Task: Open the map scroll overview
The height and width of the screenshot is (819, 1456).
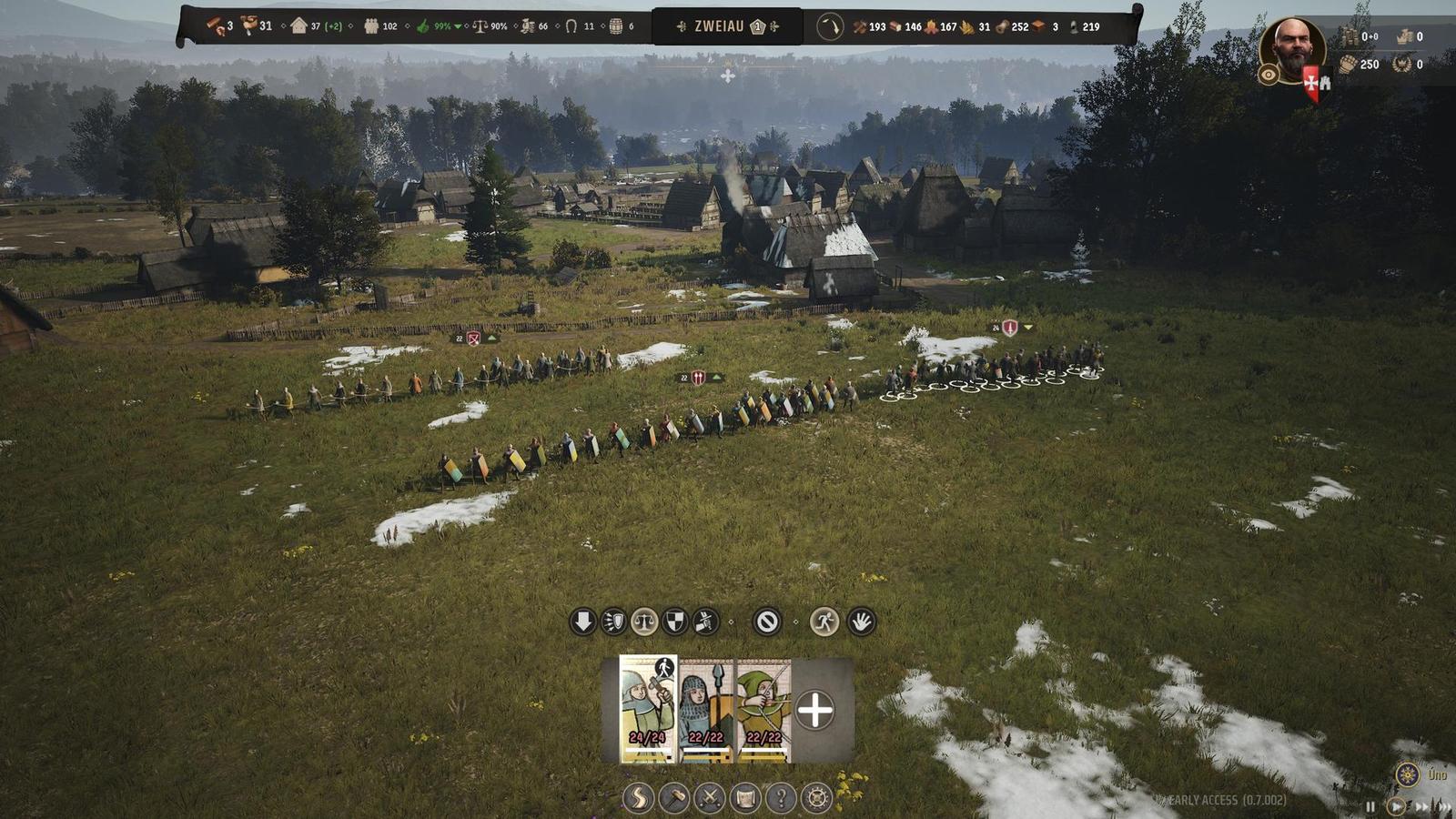Action: pos(745,798)
